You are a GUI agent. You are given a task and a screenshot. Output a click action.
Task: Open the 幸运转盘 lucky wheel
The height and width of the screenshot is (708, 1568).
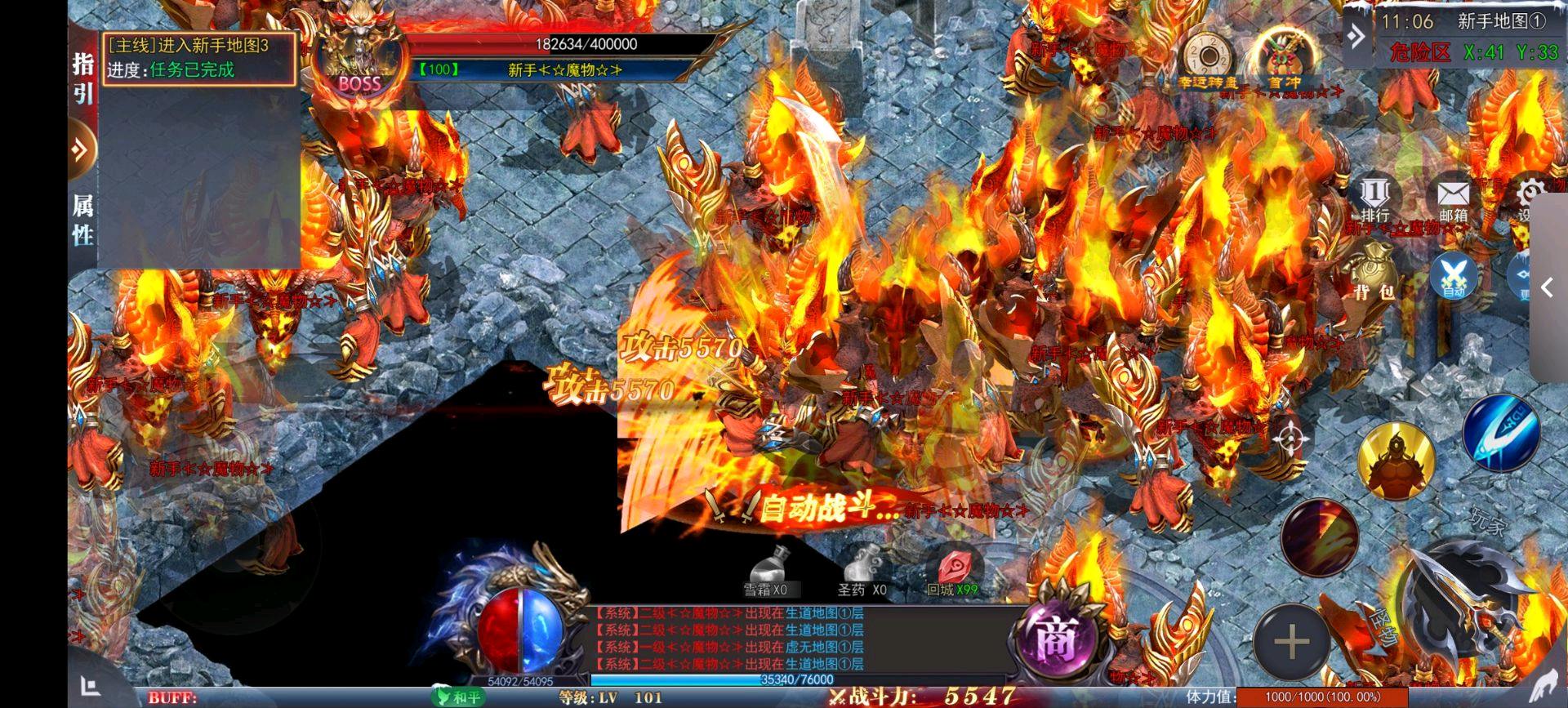tap(1208, 57)
